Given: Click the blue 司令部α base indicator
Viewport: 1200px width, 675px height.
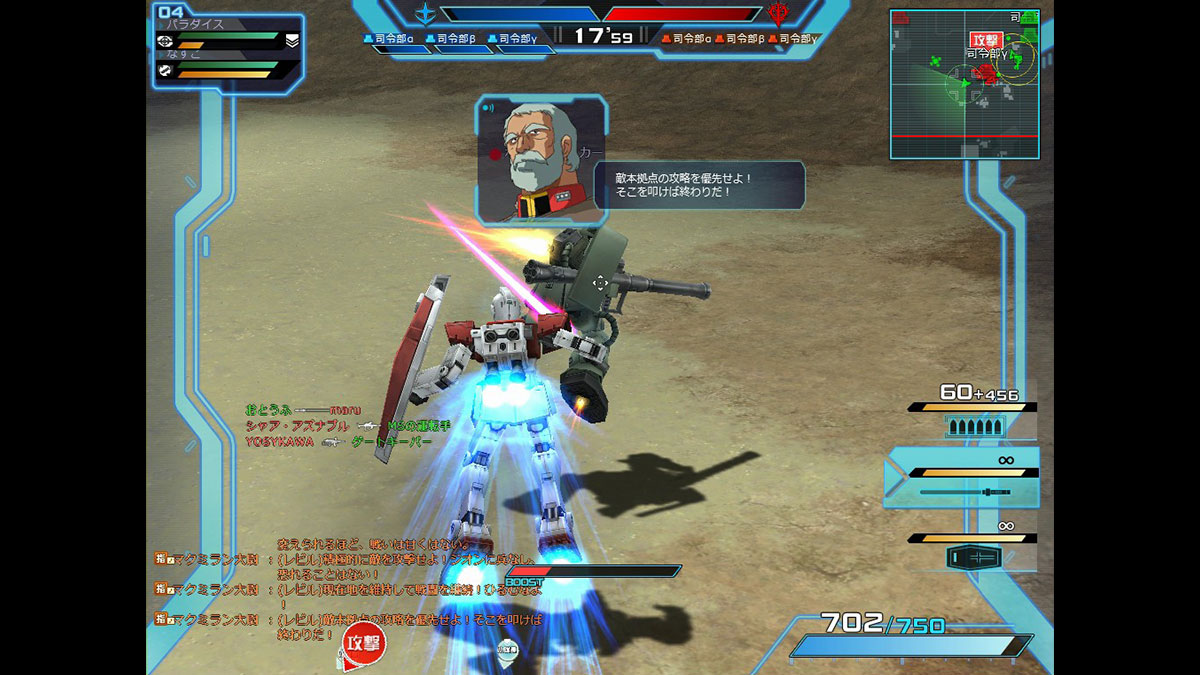Looking at the screenshot, I should coord(390,38).
